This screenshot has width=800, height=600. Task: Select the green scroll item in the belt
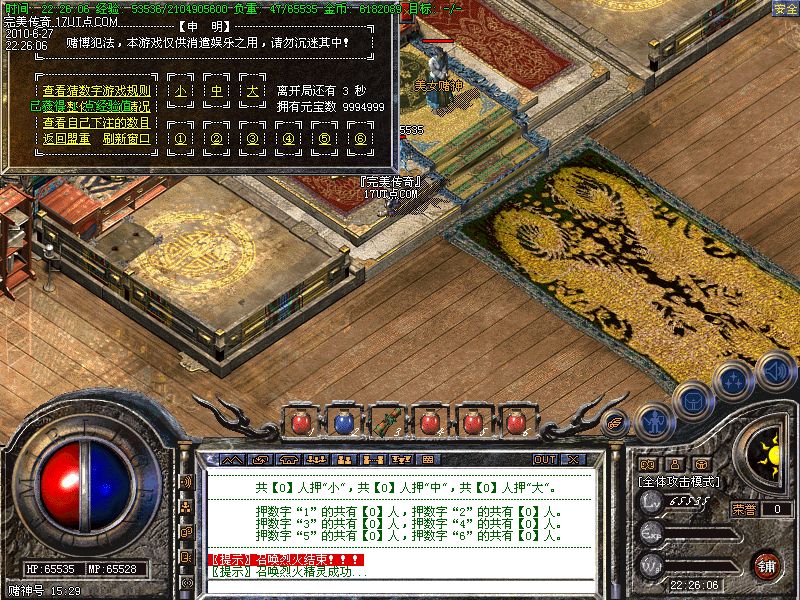386,422
